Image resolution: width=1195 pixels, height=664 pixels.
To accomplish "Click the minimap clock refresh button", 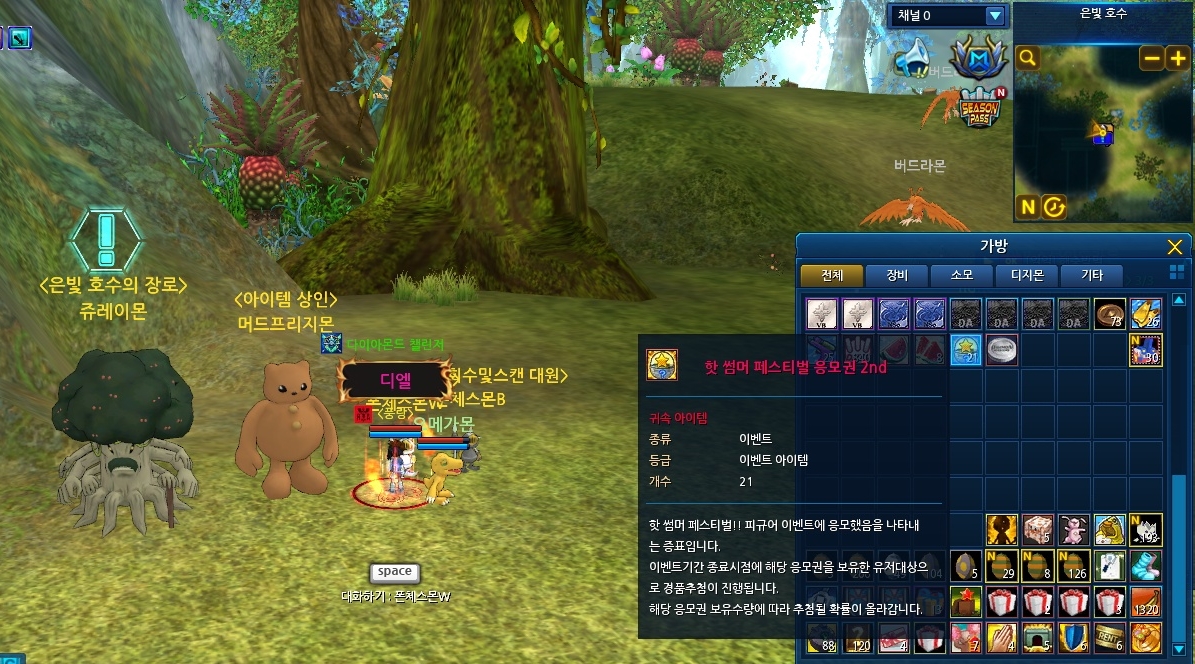I will [1054, 207].
